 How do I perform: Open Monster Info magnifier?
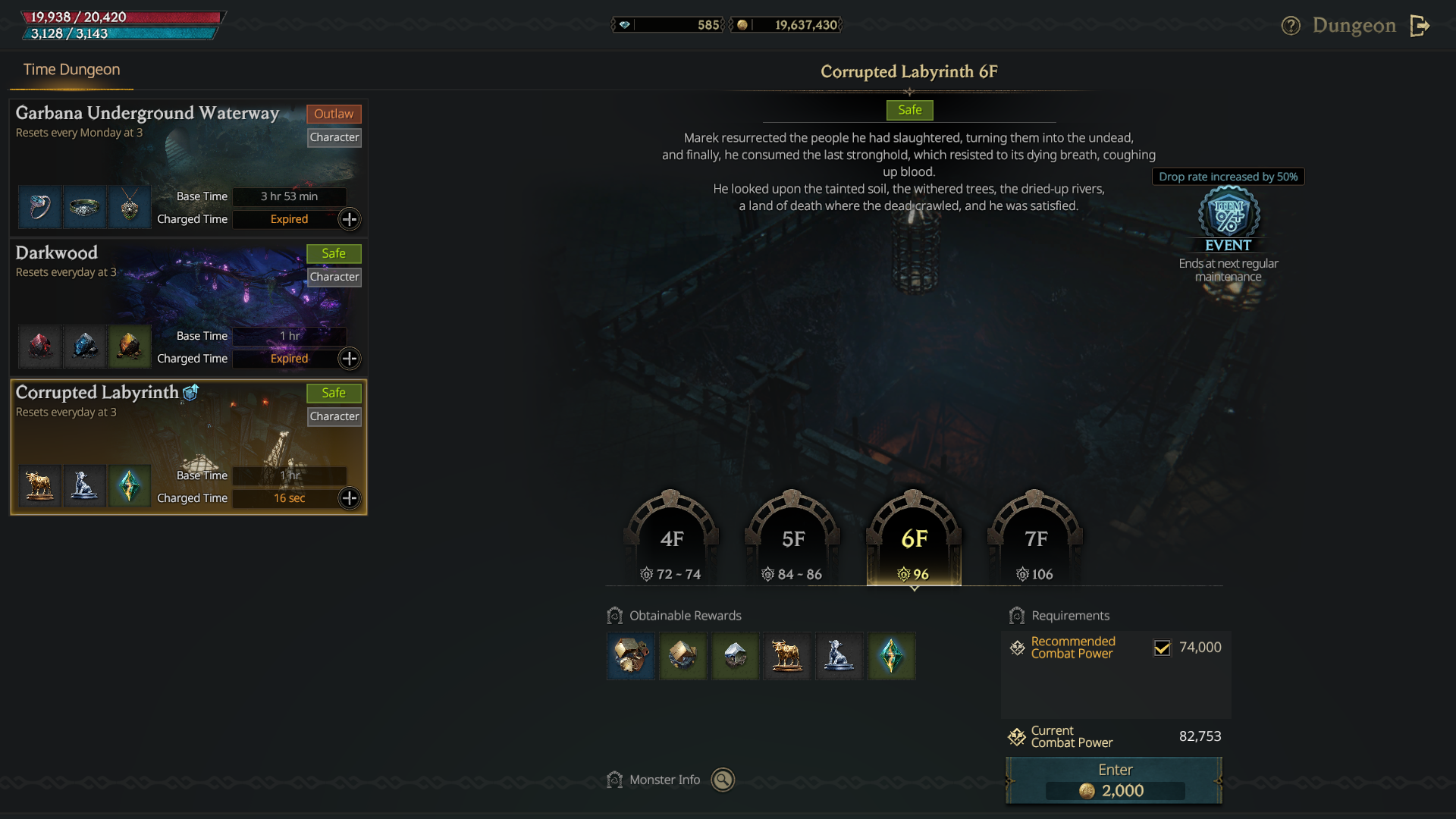pos(723,780)
